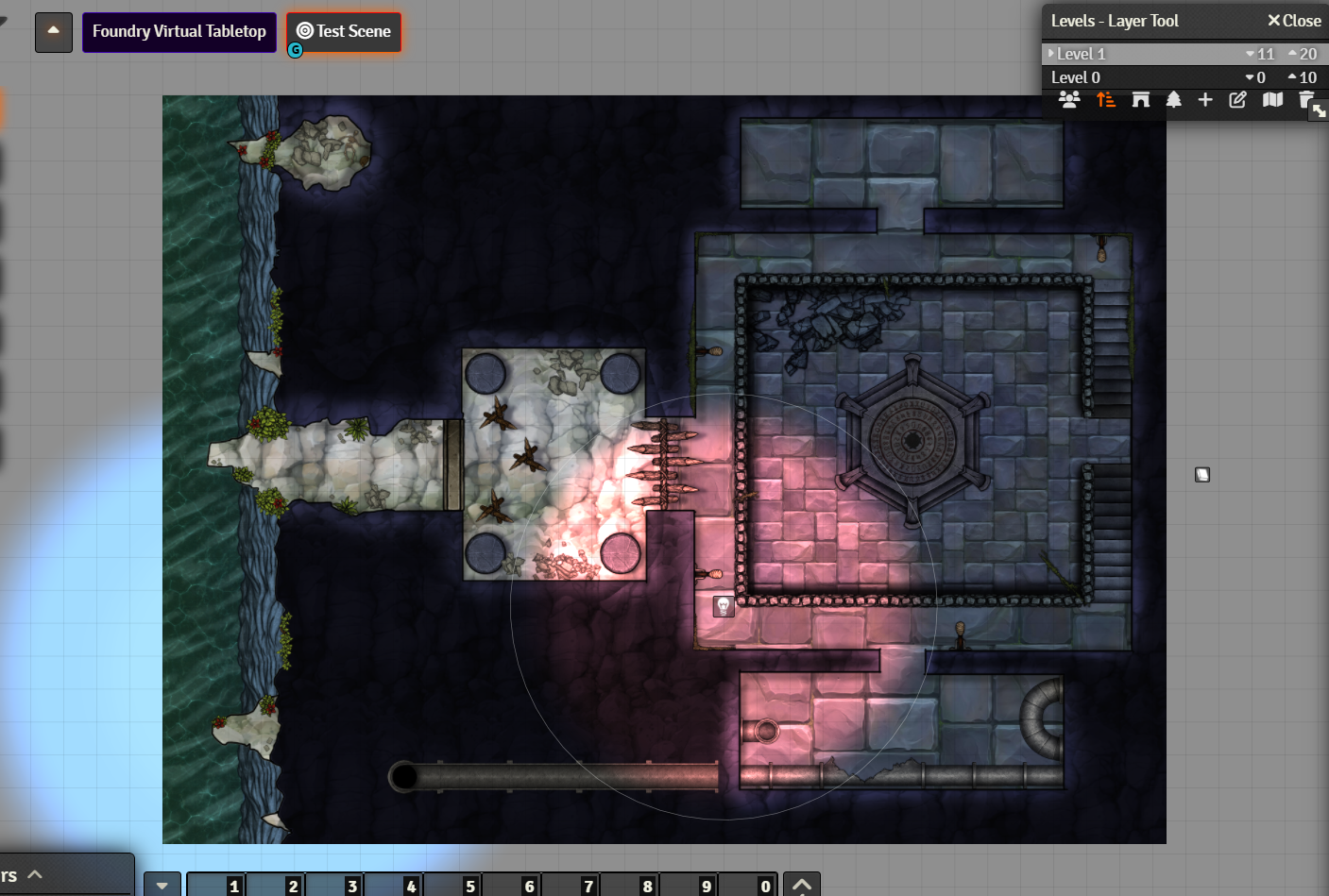1329x896 pixels.
Task: Collapse the scene navigation with the top-left arrow button
Action: (53, 31)
